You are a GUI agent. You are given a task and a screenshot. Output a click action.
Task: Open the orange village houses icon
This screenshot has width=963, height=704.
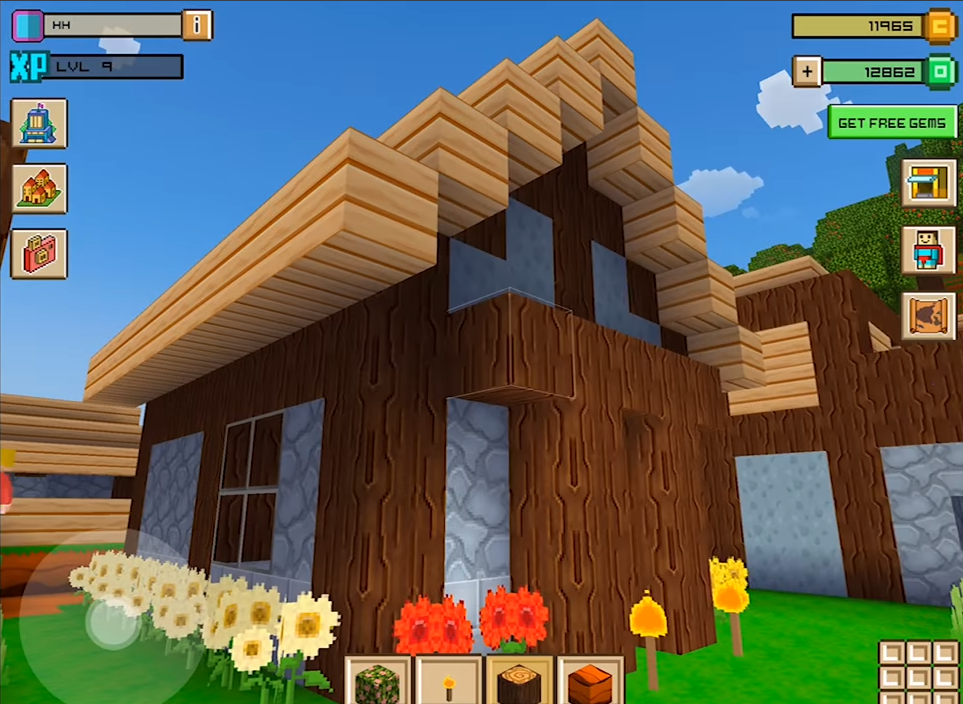pos(39,188)
